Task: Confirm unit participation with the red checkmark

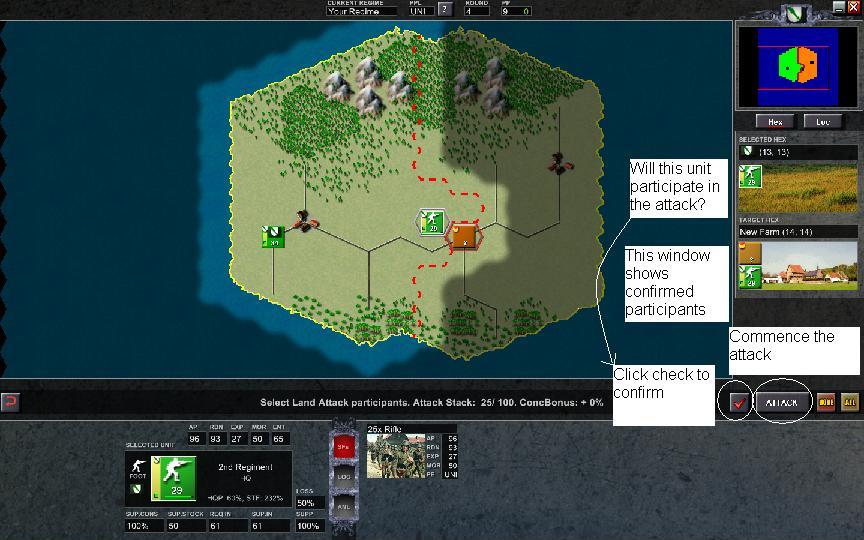Action: tap(739, 402)
